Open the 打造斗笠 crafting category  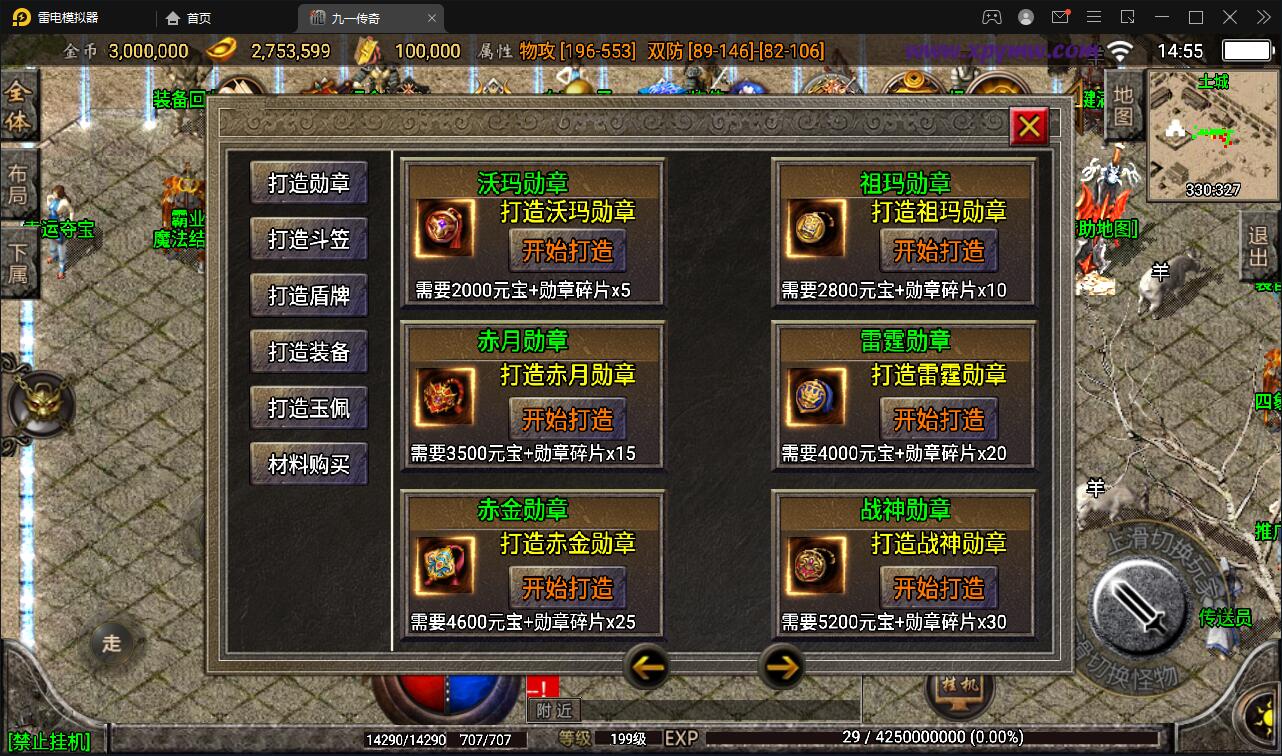pos(308,239)
